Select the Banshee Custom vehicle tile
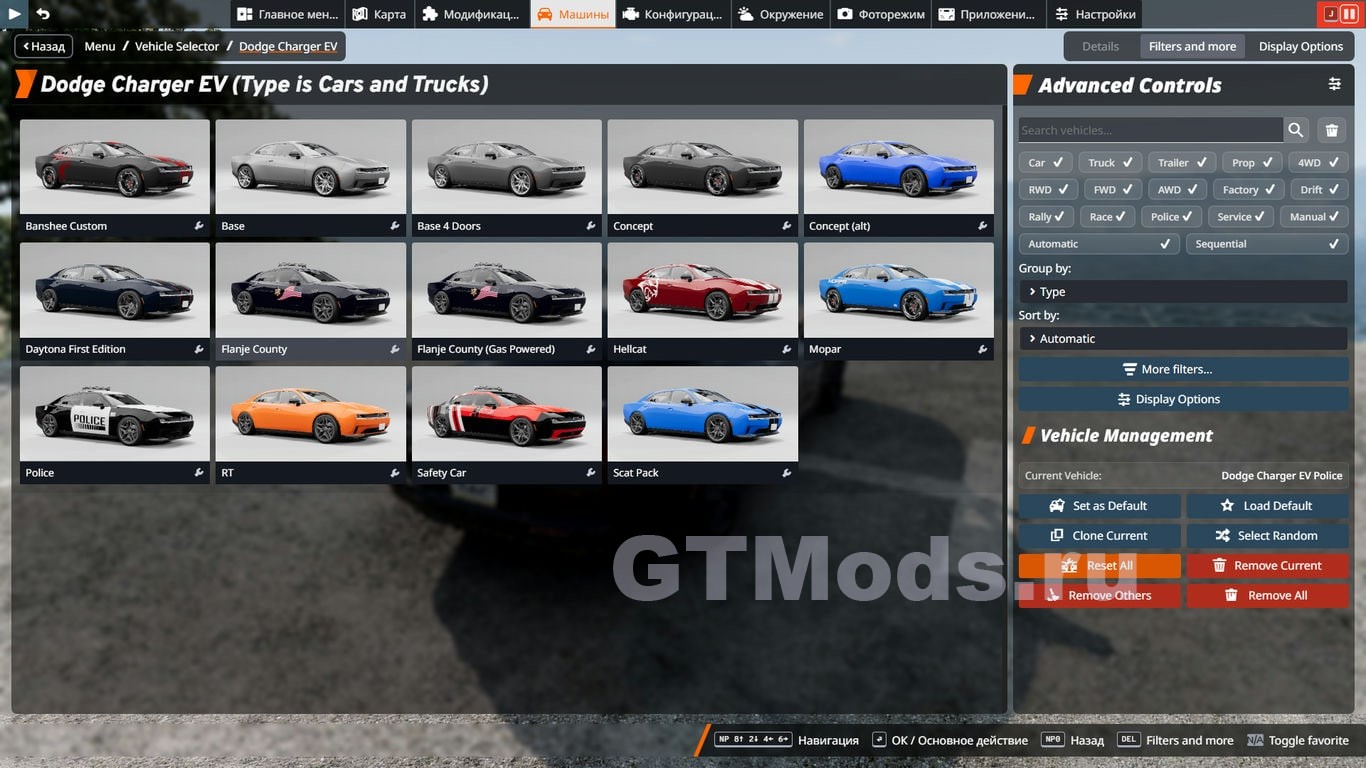This screenshot has height=768, width=1366. [x=115, y=167]
